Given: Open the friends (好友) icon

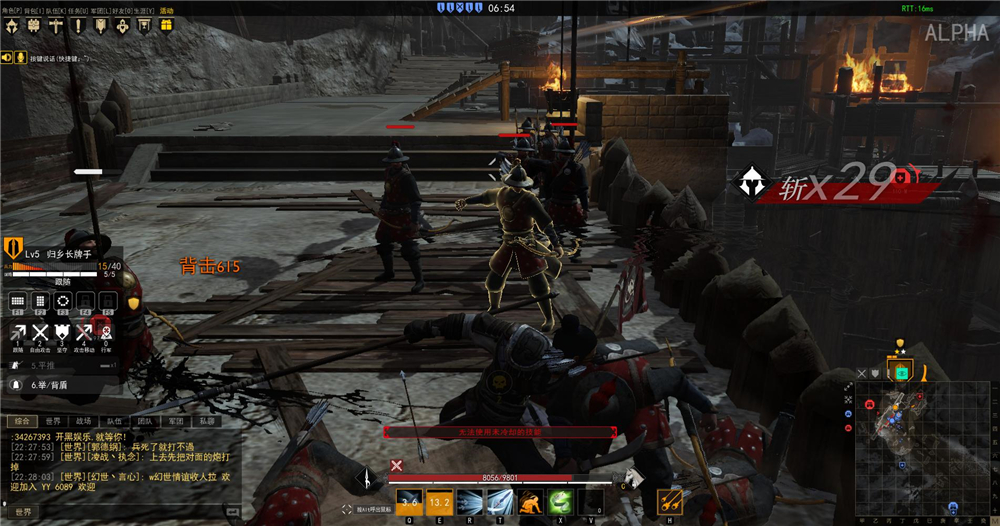Looking at the screenshot, I should click(x=122, y=26).
